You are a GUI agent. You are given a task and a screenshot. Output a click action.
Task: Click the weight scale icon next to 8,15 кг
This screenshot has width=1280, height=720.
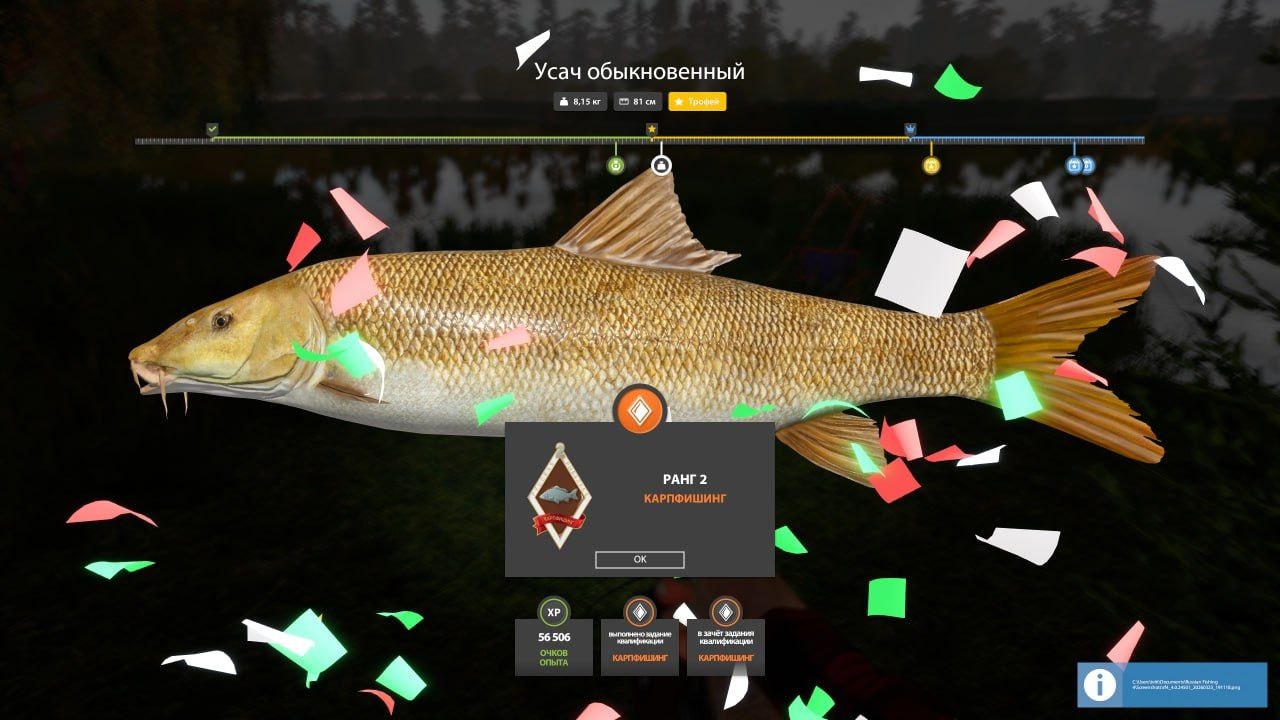click(x=564, y=100)
